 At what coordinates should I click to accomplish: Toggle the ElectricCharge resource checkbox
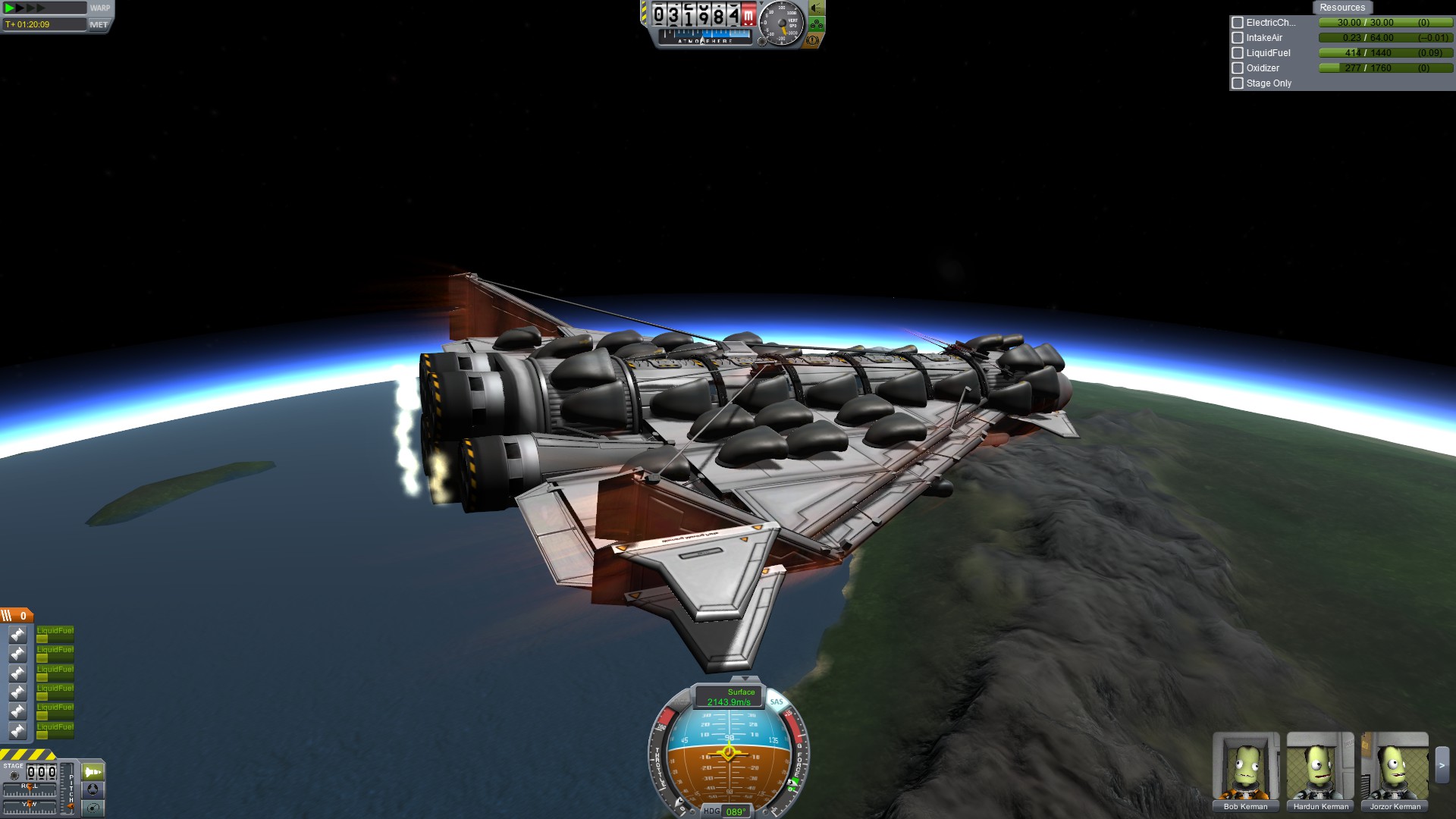click(1238, 23)
